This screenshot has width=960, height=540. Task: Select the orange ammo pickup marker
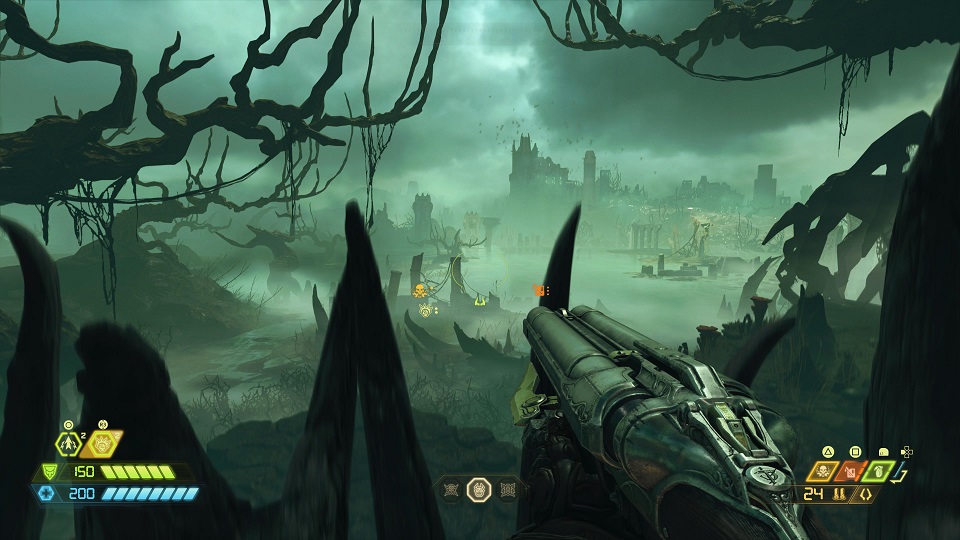[540, 290]
